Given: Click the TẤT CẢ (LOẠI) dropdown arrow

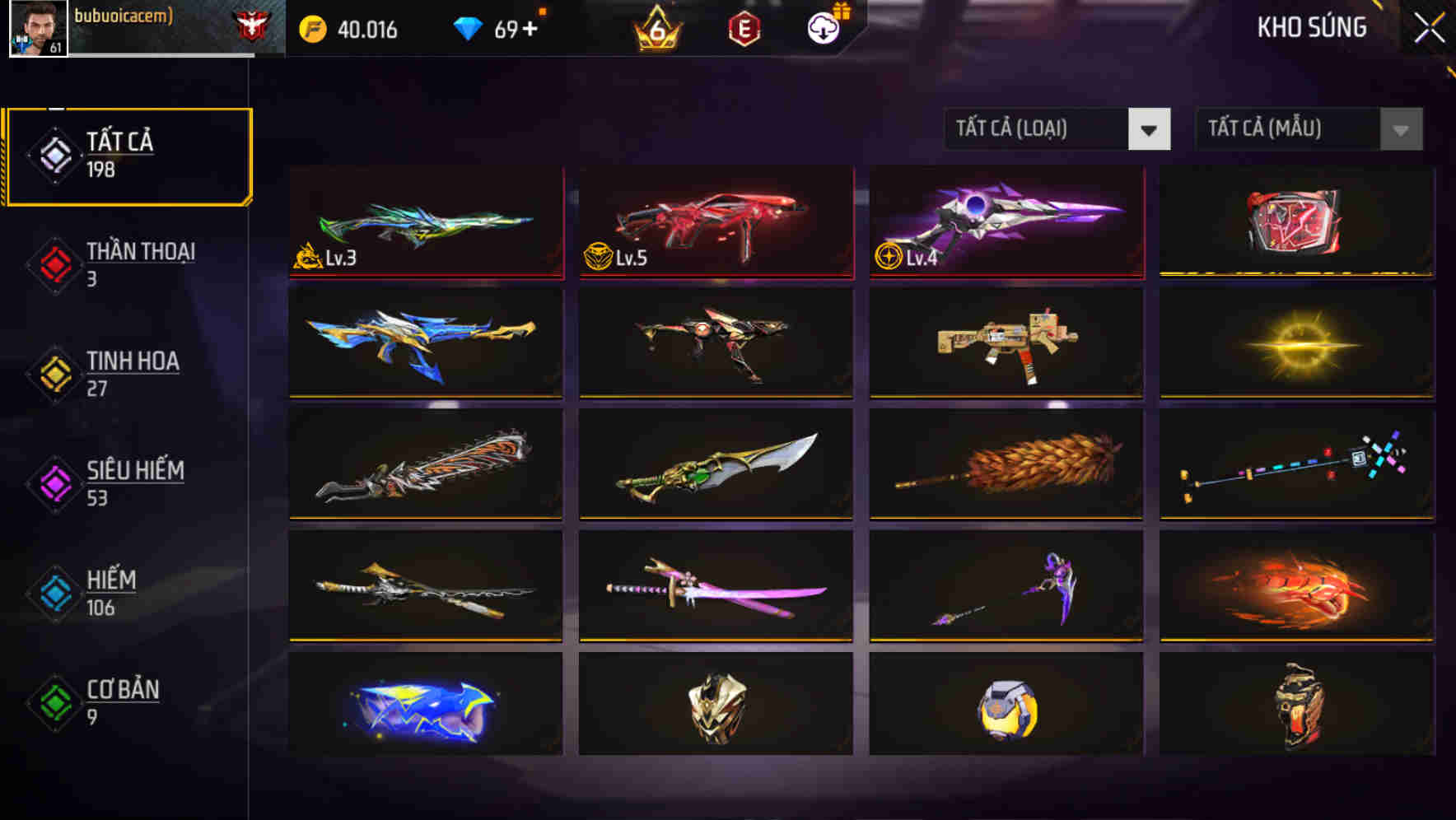Looking at the screenshot, I should coord(1150,129).
